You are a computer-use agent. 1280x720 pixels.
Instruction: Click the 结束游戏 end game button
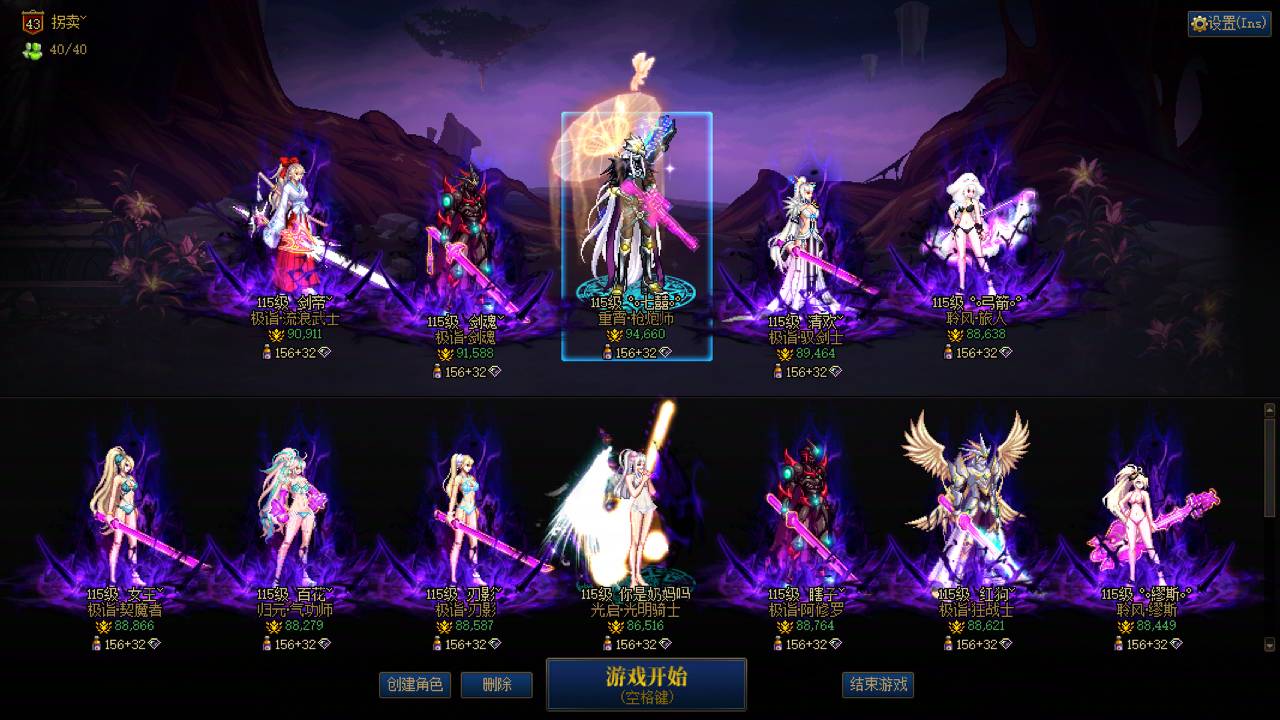876,685
